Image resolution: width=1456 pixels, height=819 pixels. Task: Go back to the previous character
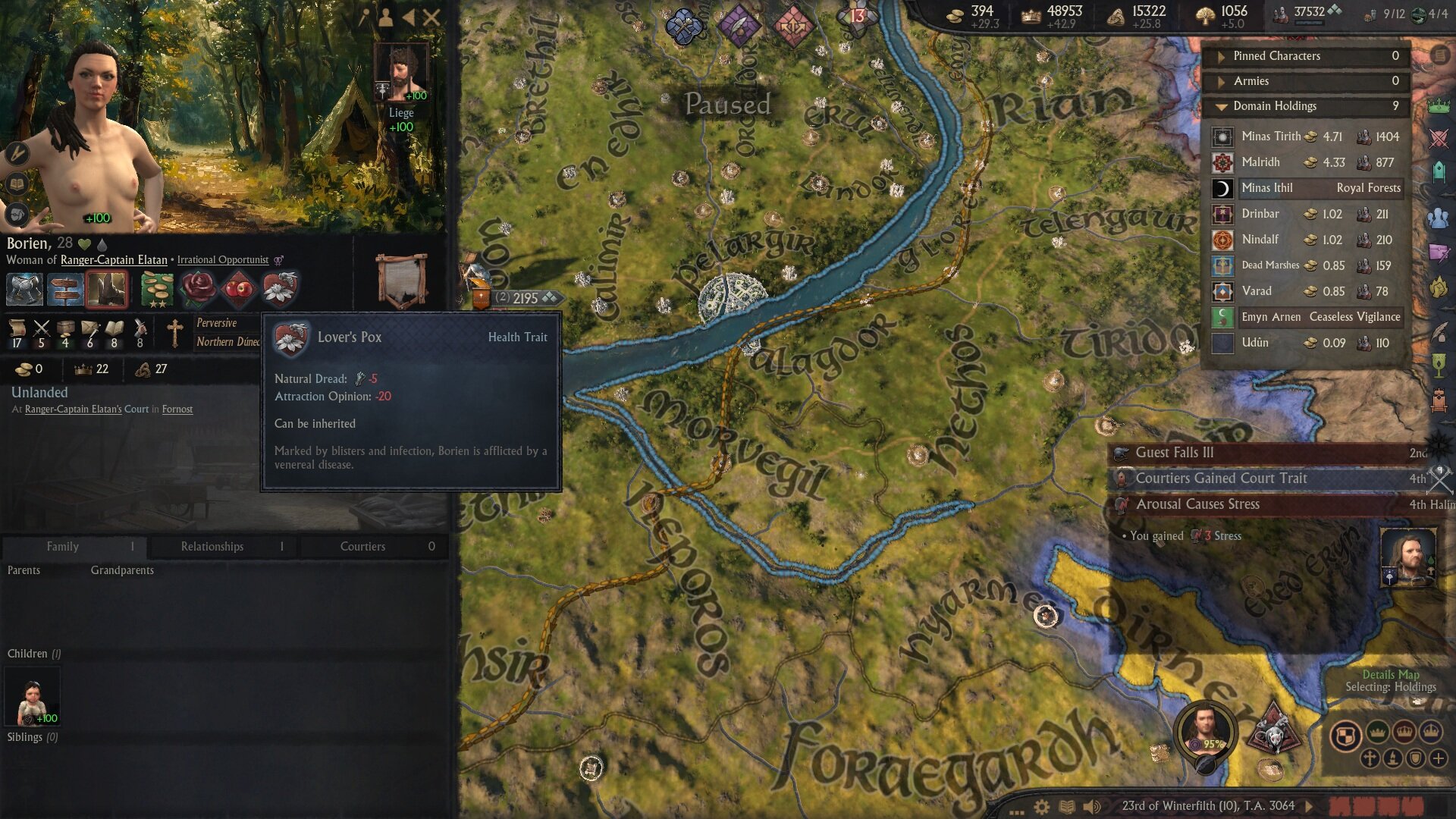[x=409, y=17]
